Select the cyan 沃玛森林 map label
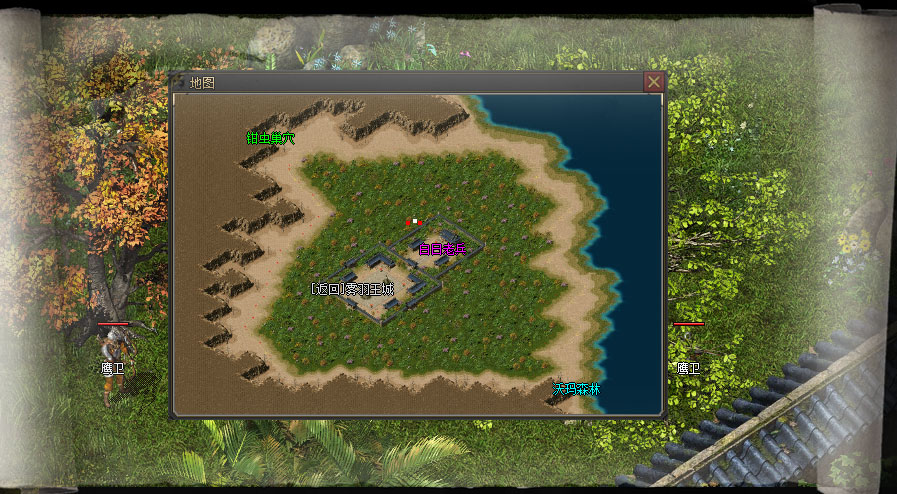The image size is (897, 494). click(x=577, y=389)
